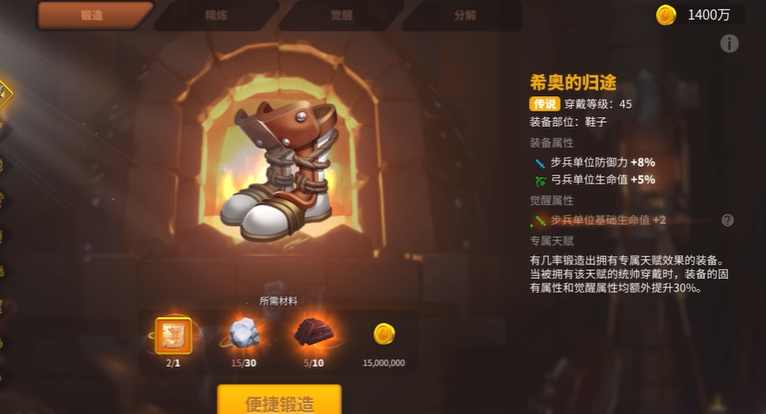766x414 pixels.
Task: Open the info icon below the gold count
Action: coord(730,43)
